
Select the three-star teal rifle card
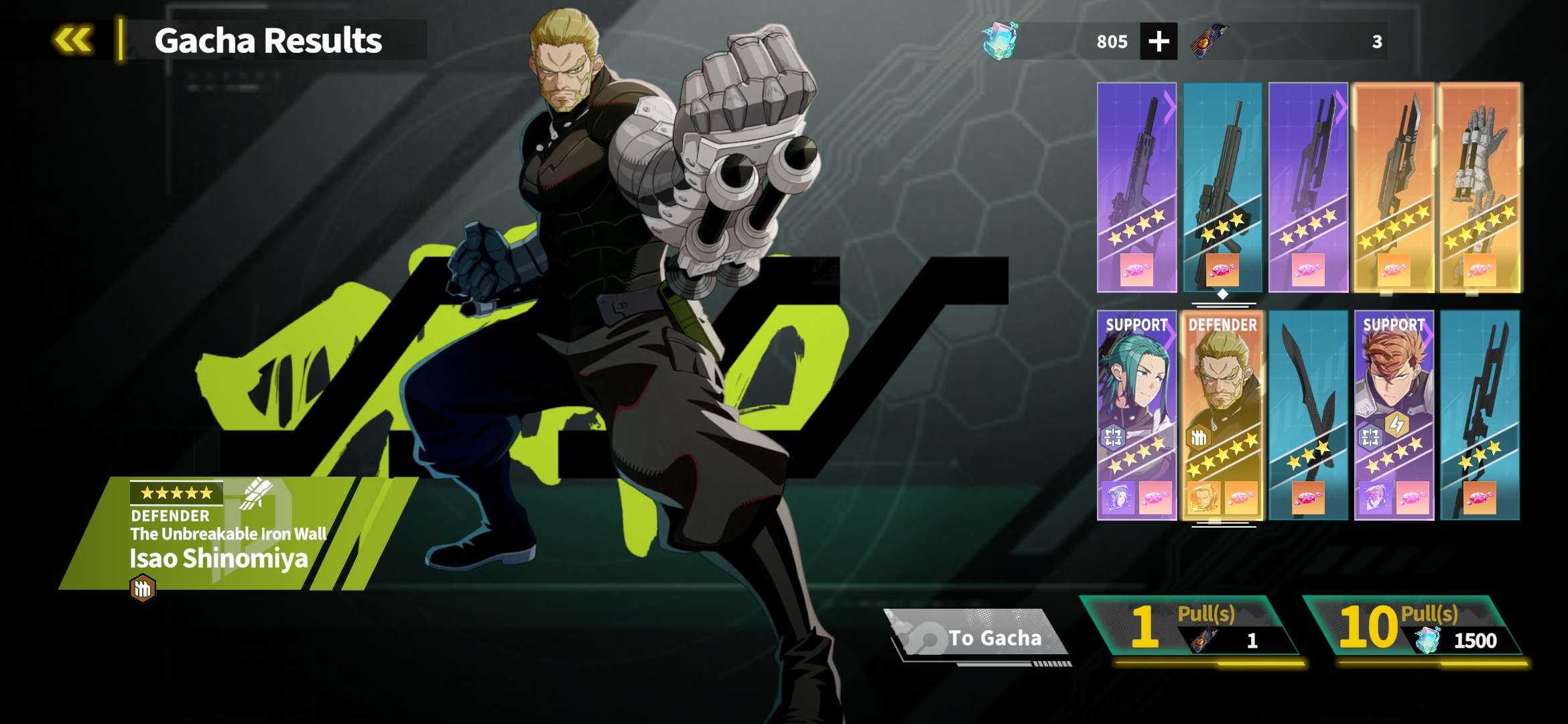tap(1222, 188)
